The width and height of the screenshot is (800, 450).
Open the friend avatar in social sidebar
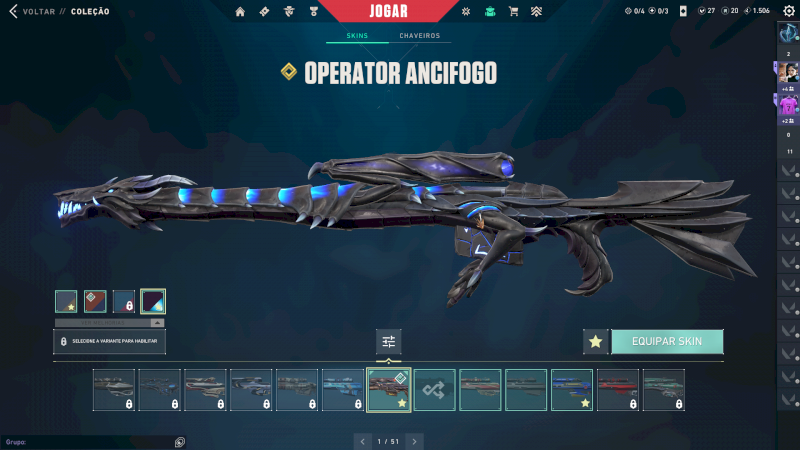click(788, 73)
